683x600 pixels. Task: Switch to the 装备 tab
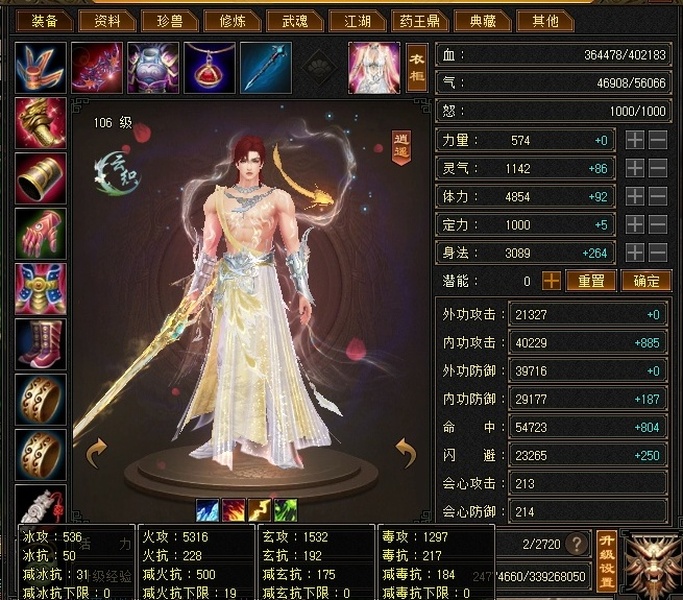(45, 21)
